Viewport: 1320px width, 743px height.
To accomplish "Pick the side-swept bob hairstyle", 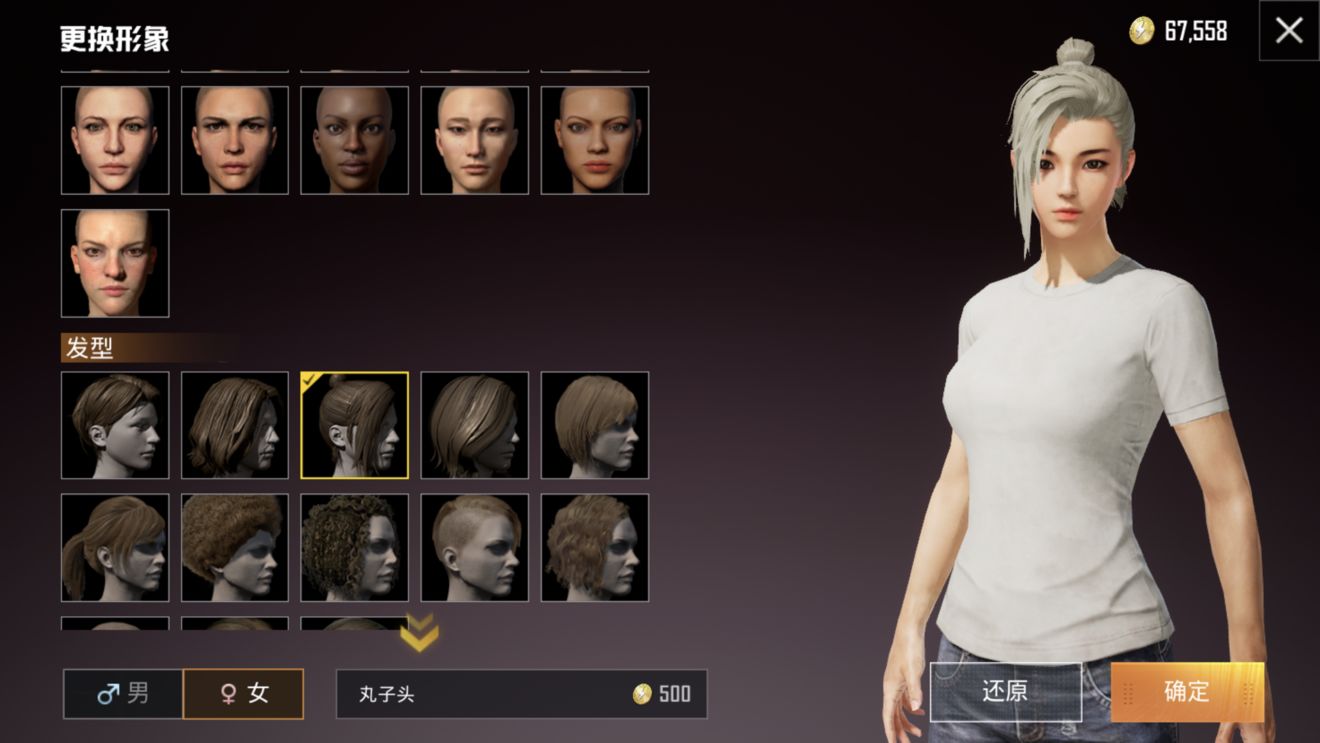I will (x=475, y=425).
